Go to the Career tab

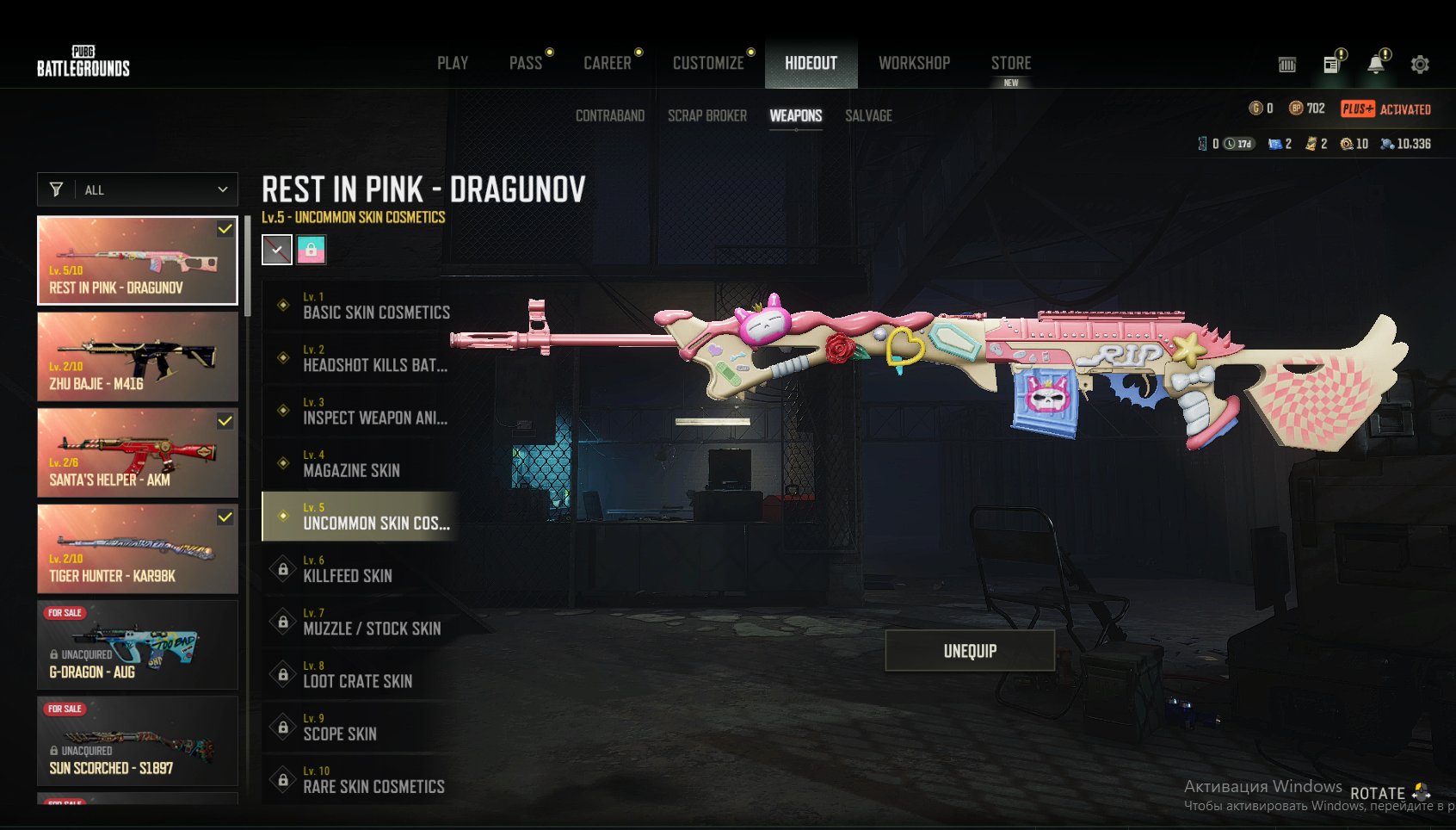point(608,63)
